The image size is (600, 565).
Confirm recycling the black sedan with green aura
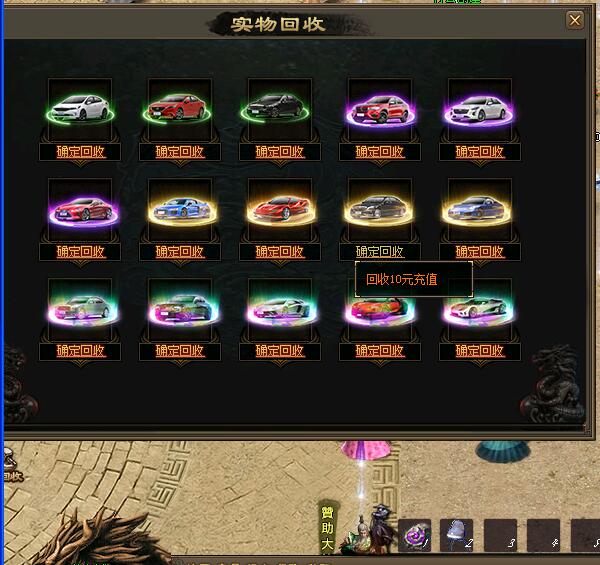280,152
